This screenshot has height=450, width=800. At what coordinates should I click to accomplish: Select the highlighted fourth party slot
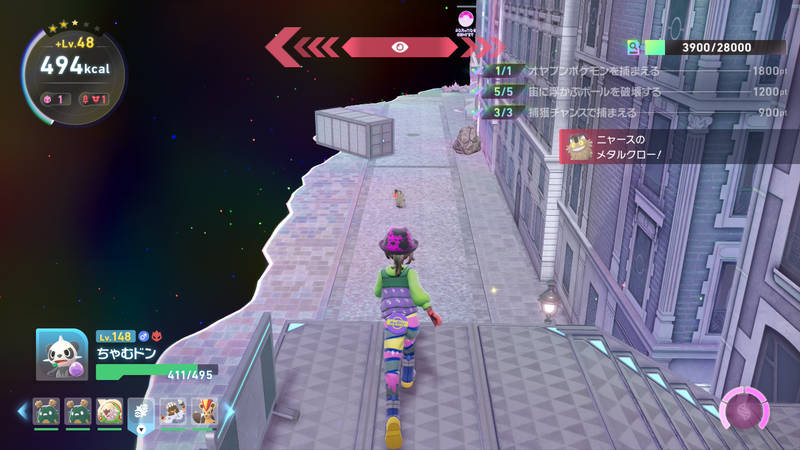(142, 412)
